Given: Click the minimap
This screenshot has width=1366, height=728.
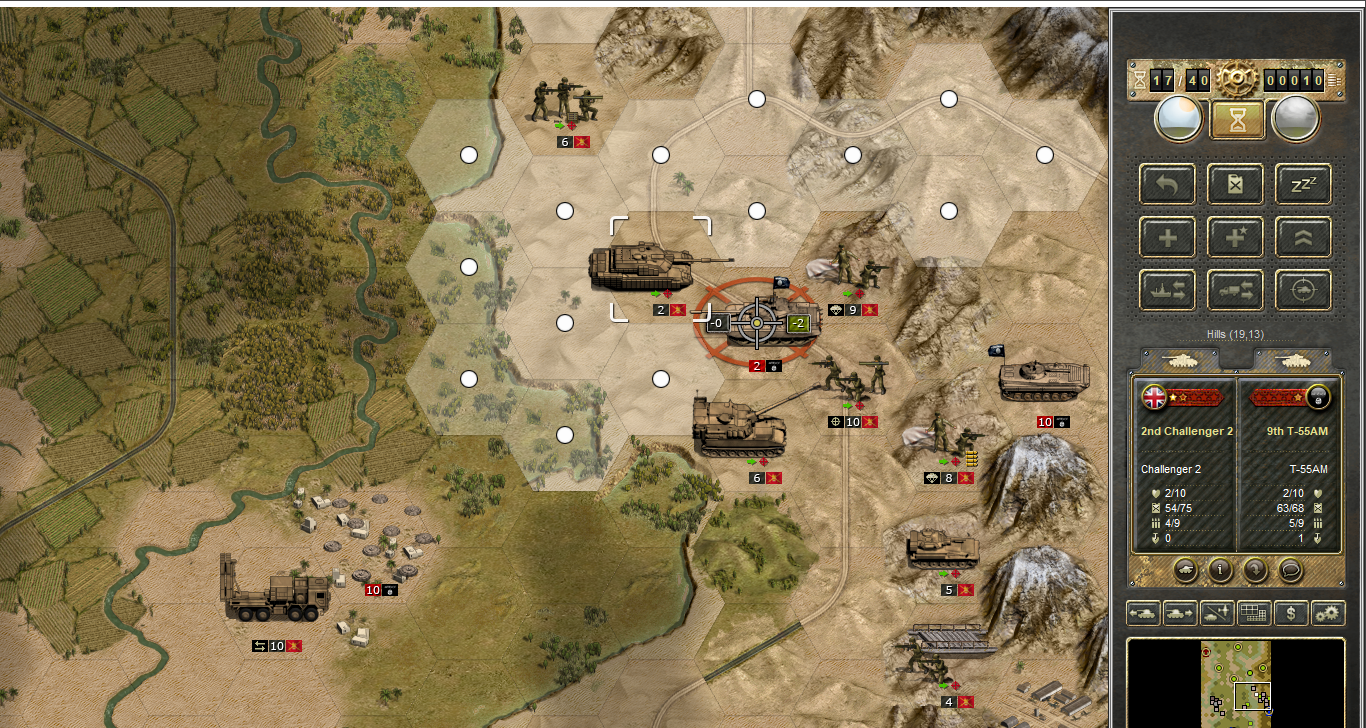Looking at the screenshot, I should click(x=1237, y=684).
